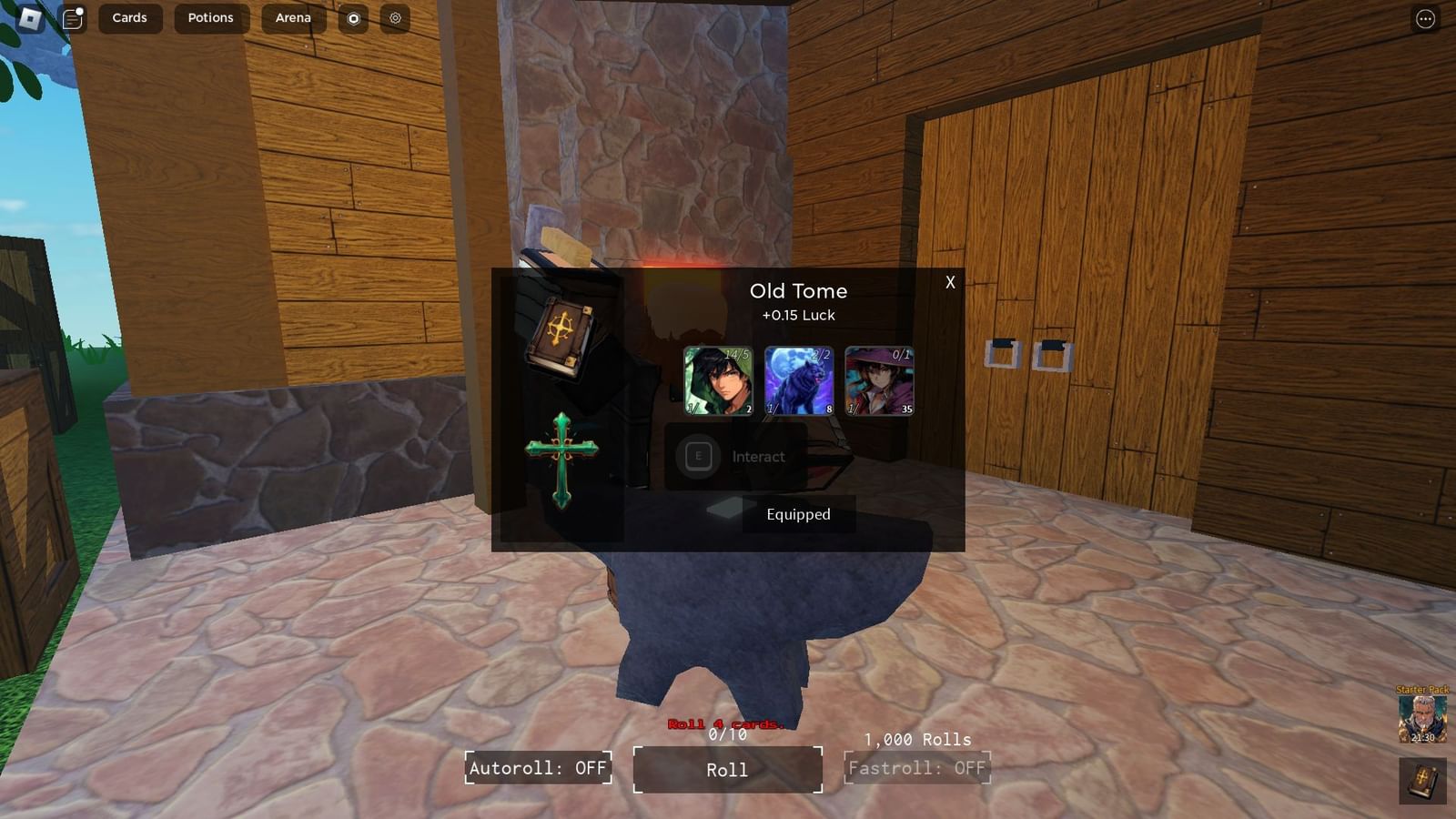The image size is (1456, 819).
Task: Open the Cards menu
Action: pyautogui.click(x=129, y=17)
